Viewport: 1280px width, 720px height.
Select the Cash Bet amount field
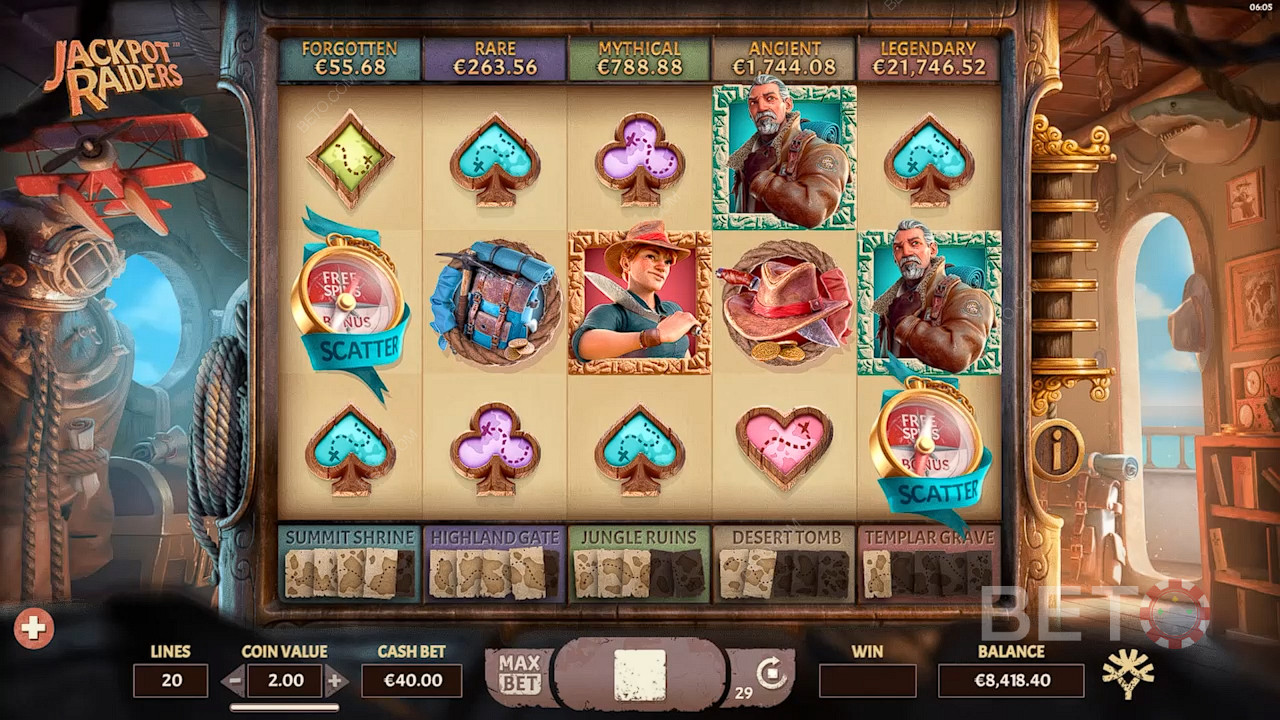pyautogui.click(x=411, y=681)
